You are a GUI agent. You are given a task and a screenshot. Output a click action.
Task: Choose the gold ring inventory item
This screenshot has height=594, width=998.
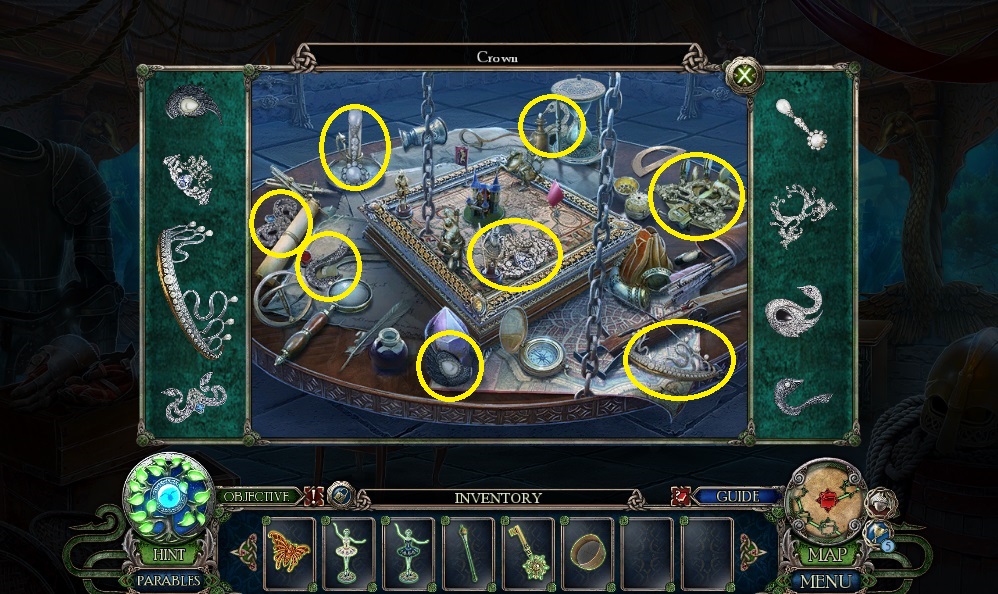(586, 552)
